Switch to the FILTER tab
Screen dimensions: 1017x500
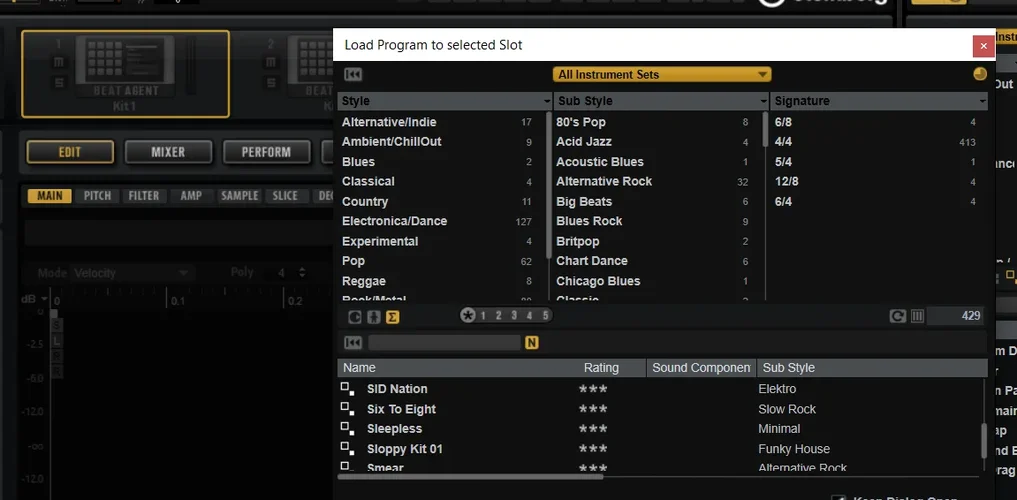(x=144, y=196)
